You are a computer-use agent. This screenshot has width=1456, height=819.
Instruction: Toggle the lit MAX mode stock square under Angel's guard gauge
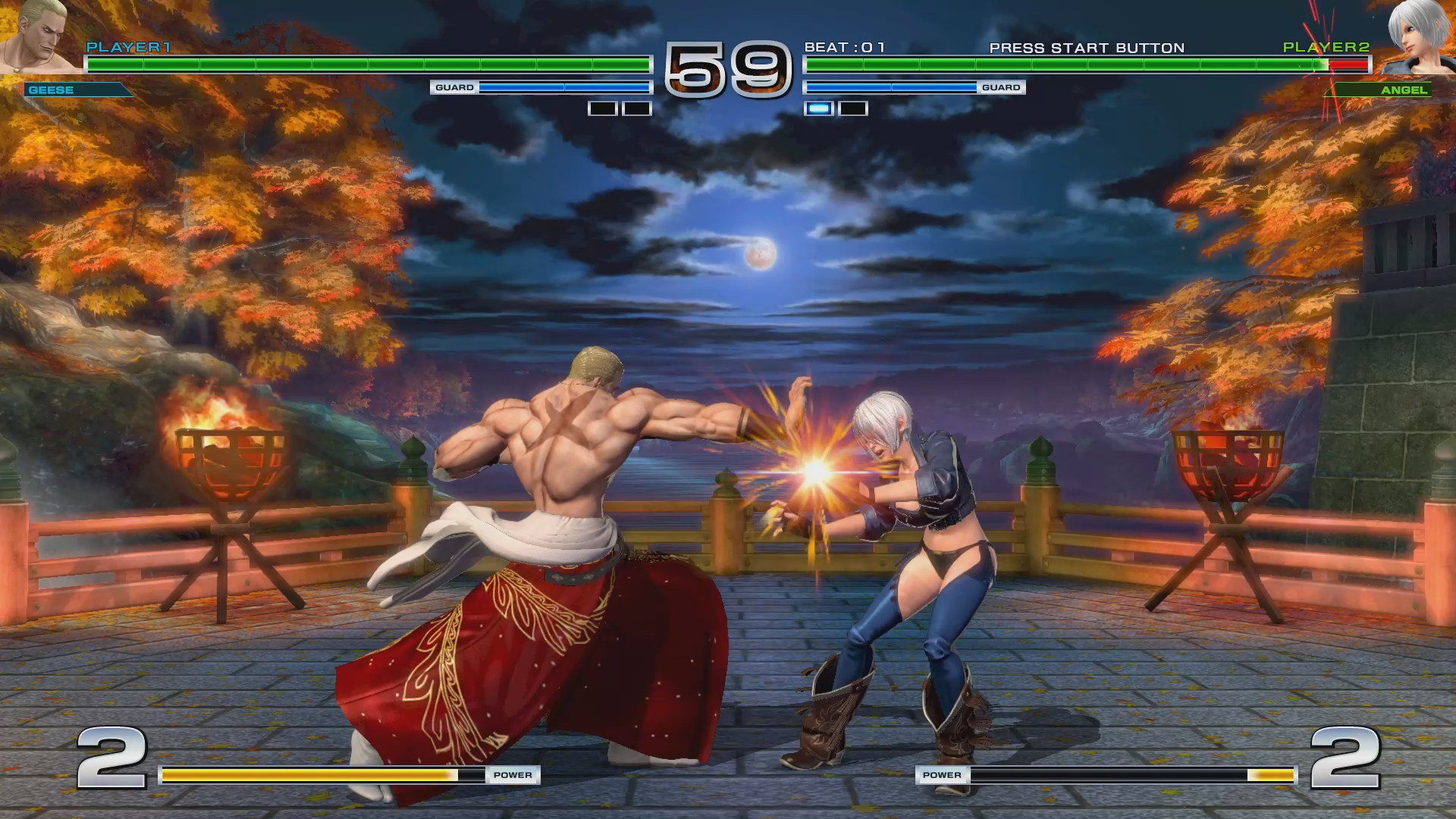coord(820,108)
